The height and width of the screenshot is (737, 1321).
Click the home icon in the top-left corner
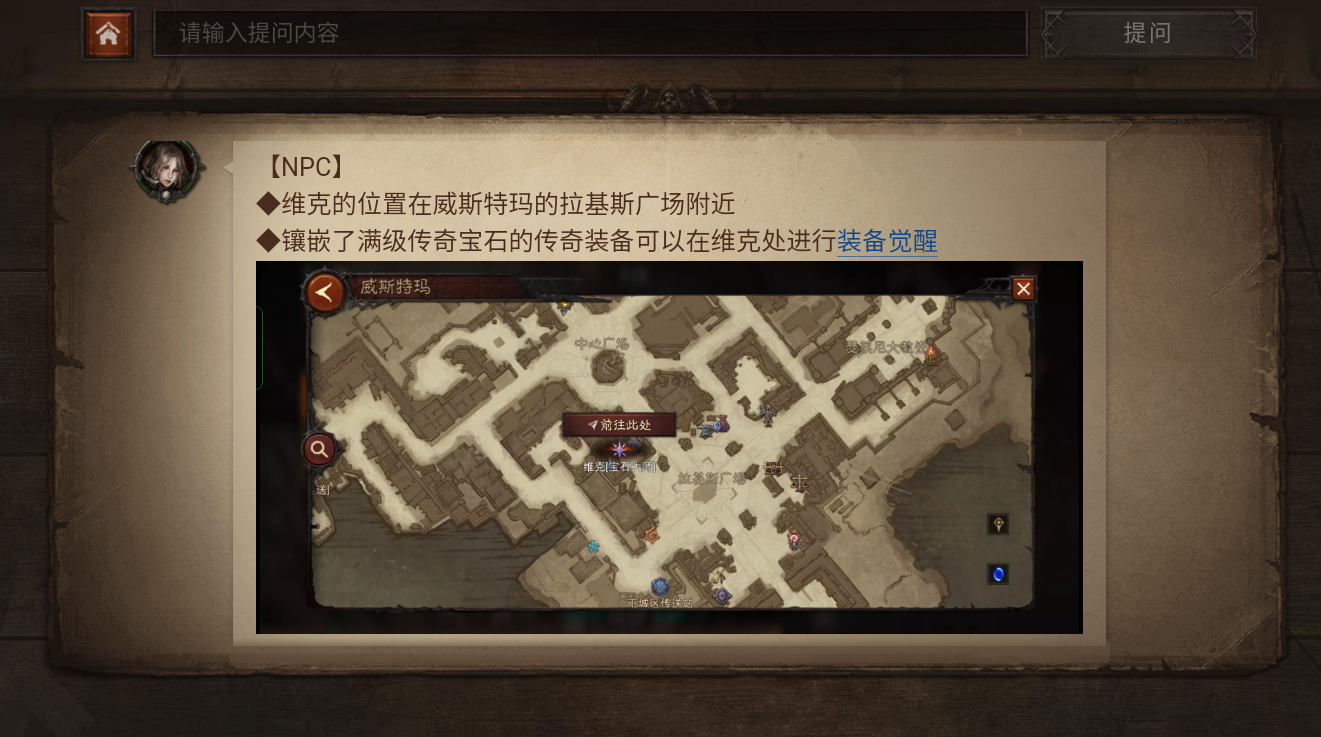click(108, 33)
